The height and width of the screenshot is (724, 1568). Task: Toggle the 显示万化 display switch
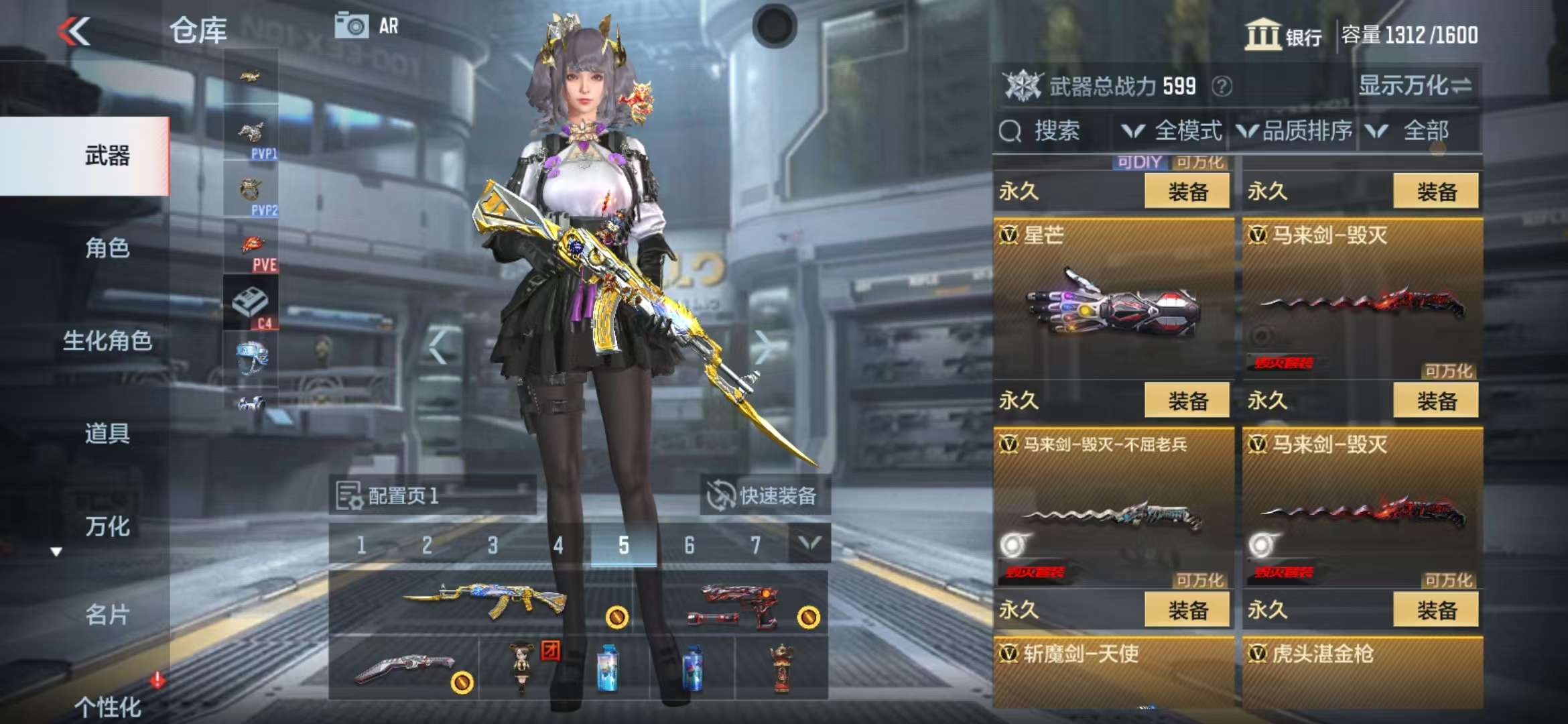(1415, 86)
